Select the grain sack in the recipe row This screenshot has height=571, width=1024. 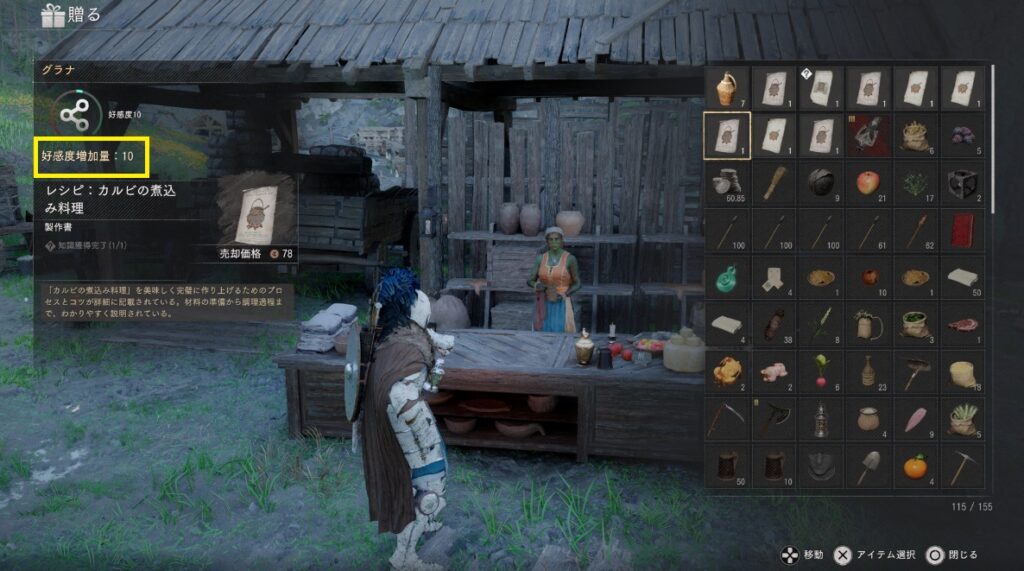(915, 135)
